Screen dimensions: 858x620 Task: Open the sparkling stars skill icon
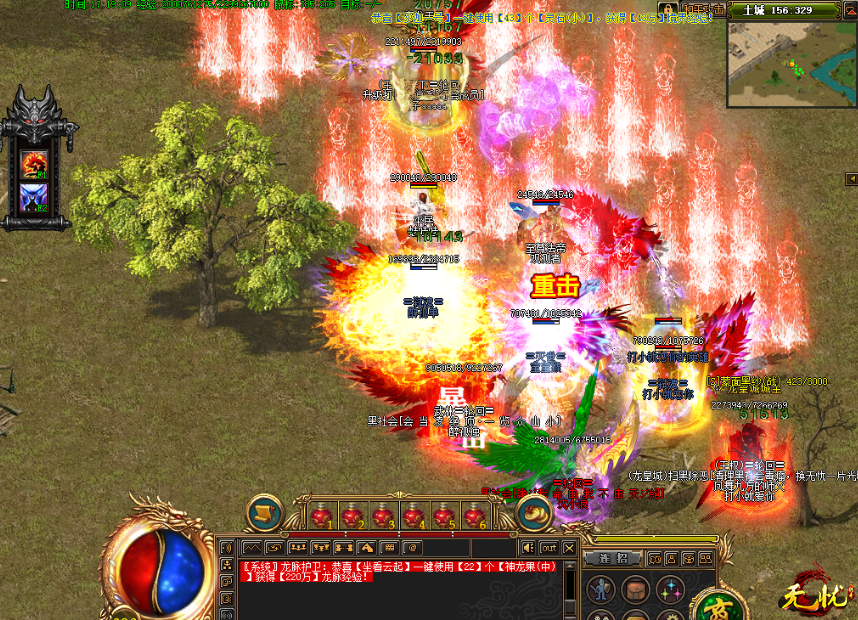666,590
